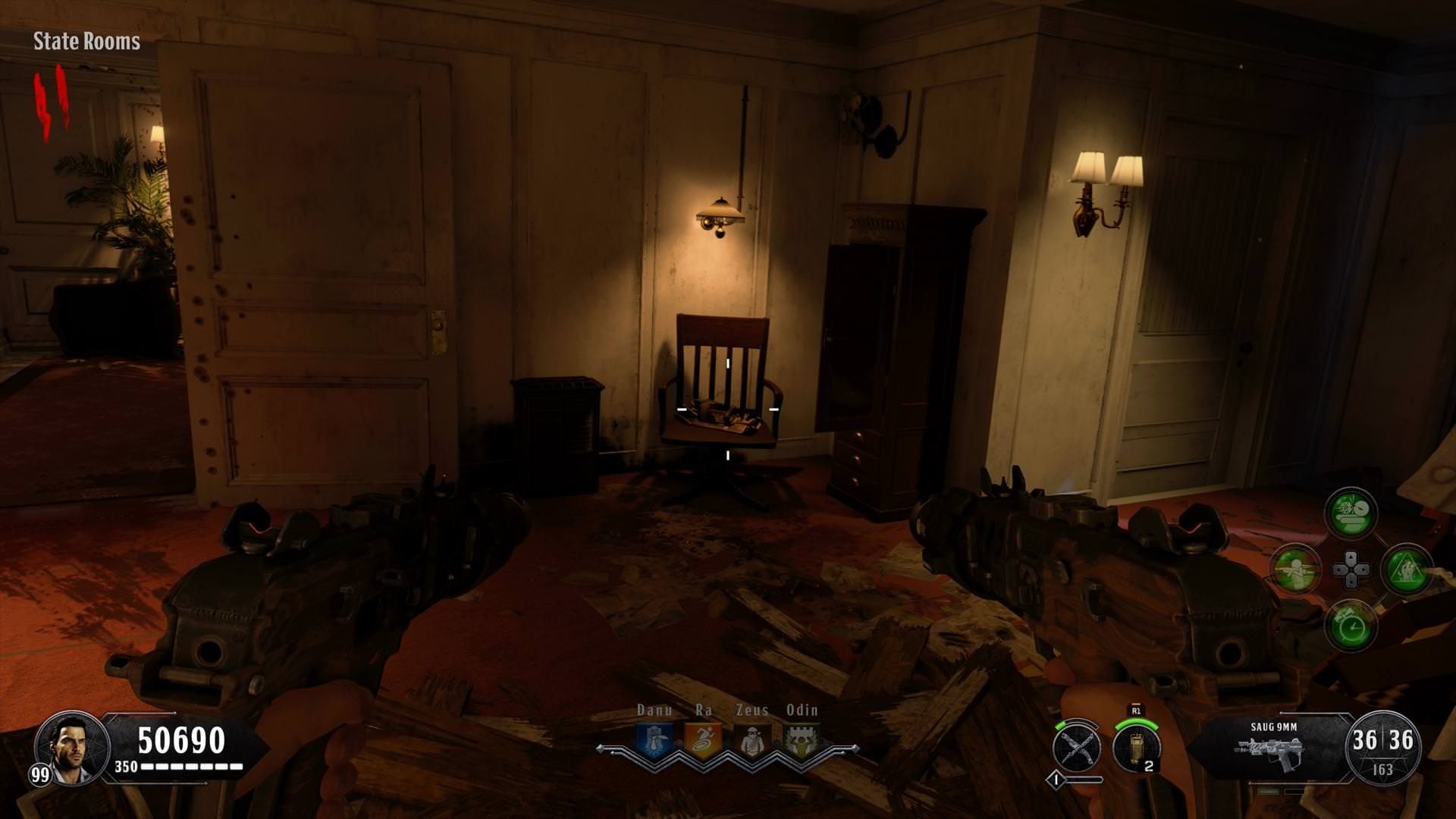Click the SAUG 9MM weapon panel
Image resolution: width=1456 pixels, height=819 pixels.
pyautogui.click(x=1272, y=748)
